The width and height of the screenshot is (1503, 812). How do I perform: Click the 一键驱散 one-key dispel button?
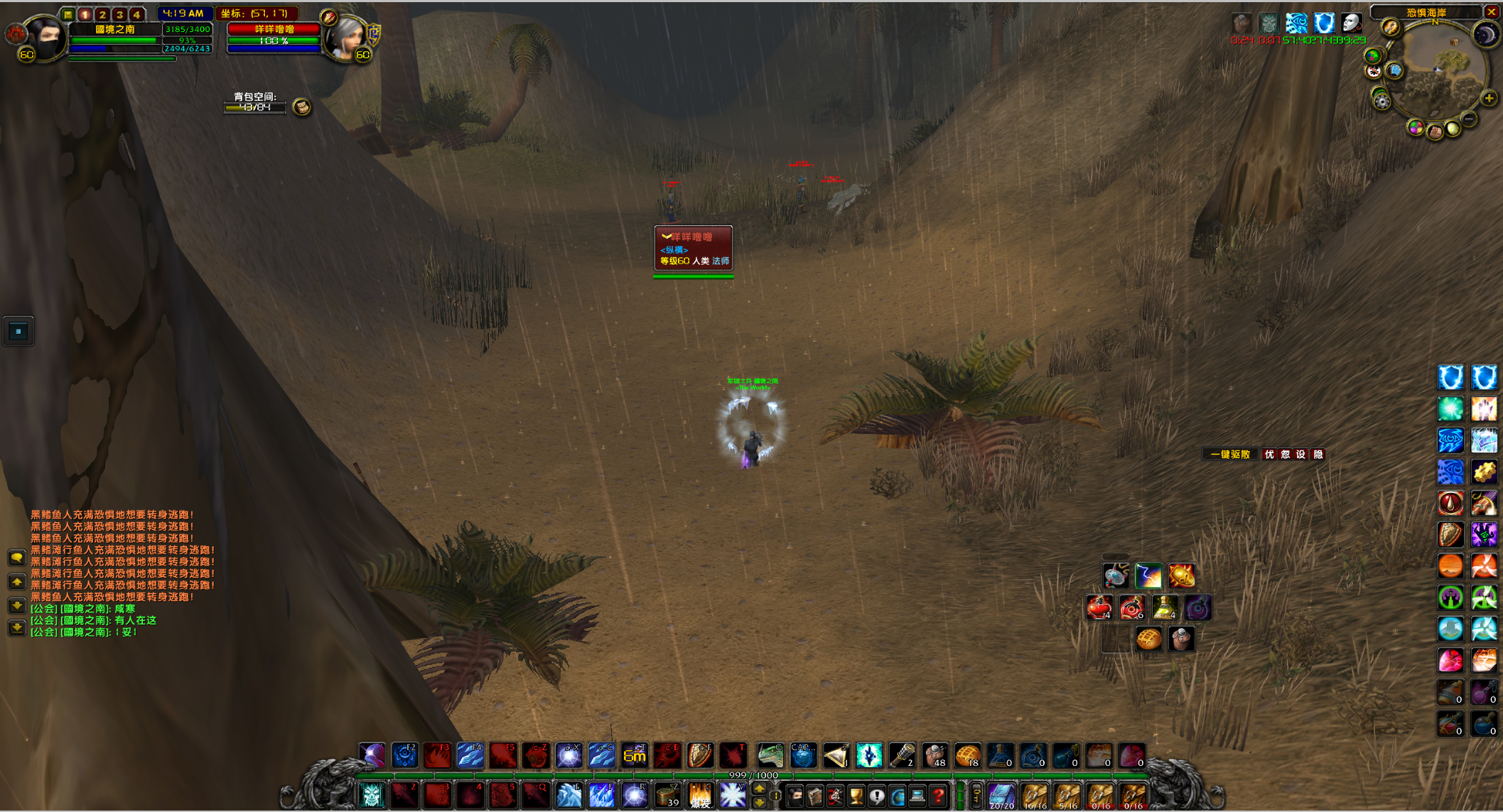click(x=1229, y=455)
